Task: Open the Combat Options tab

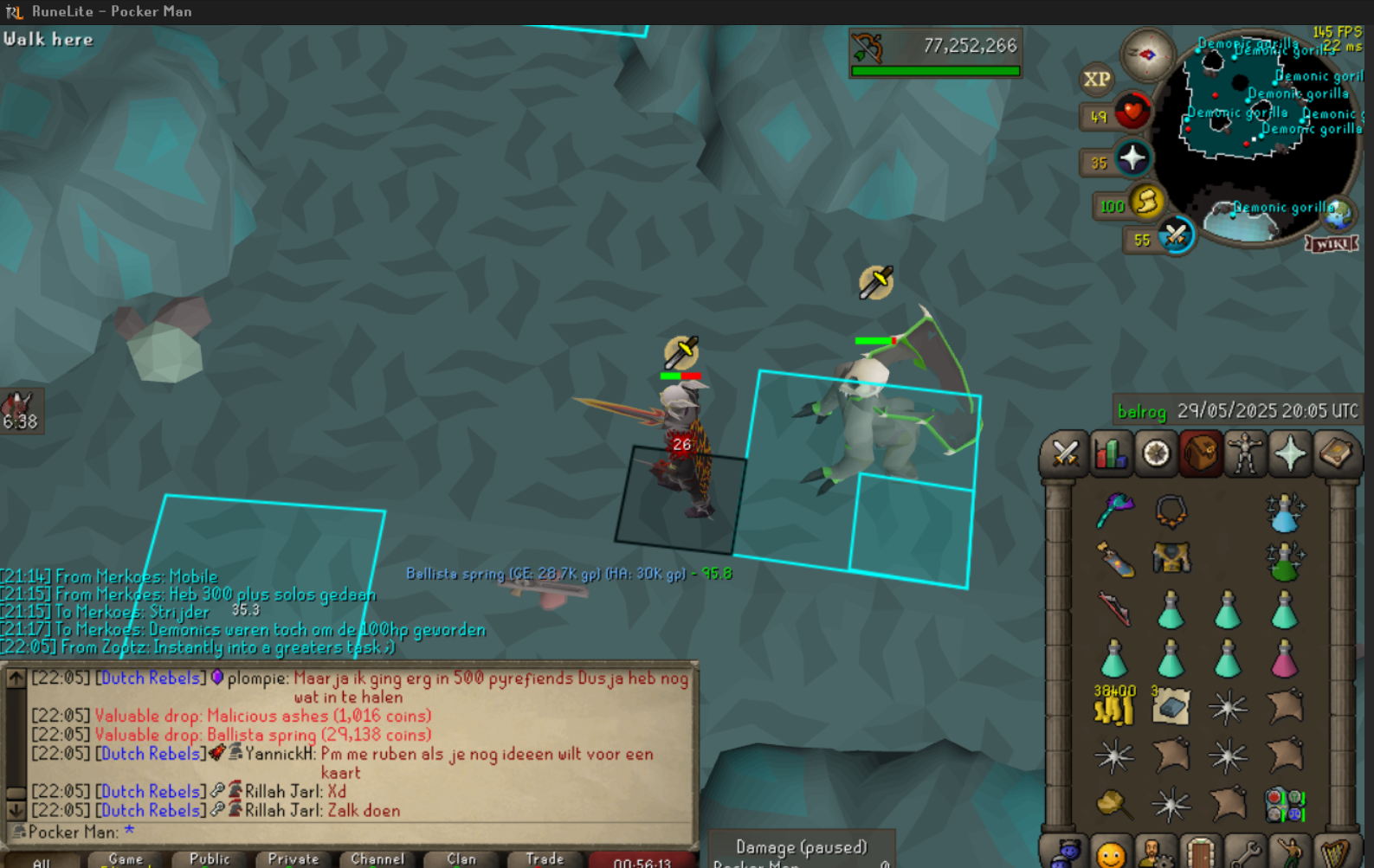Action: pyautogui.click(x=1065, y=453)
